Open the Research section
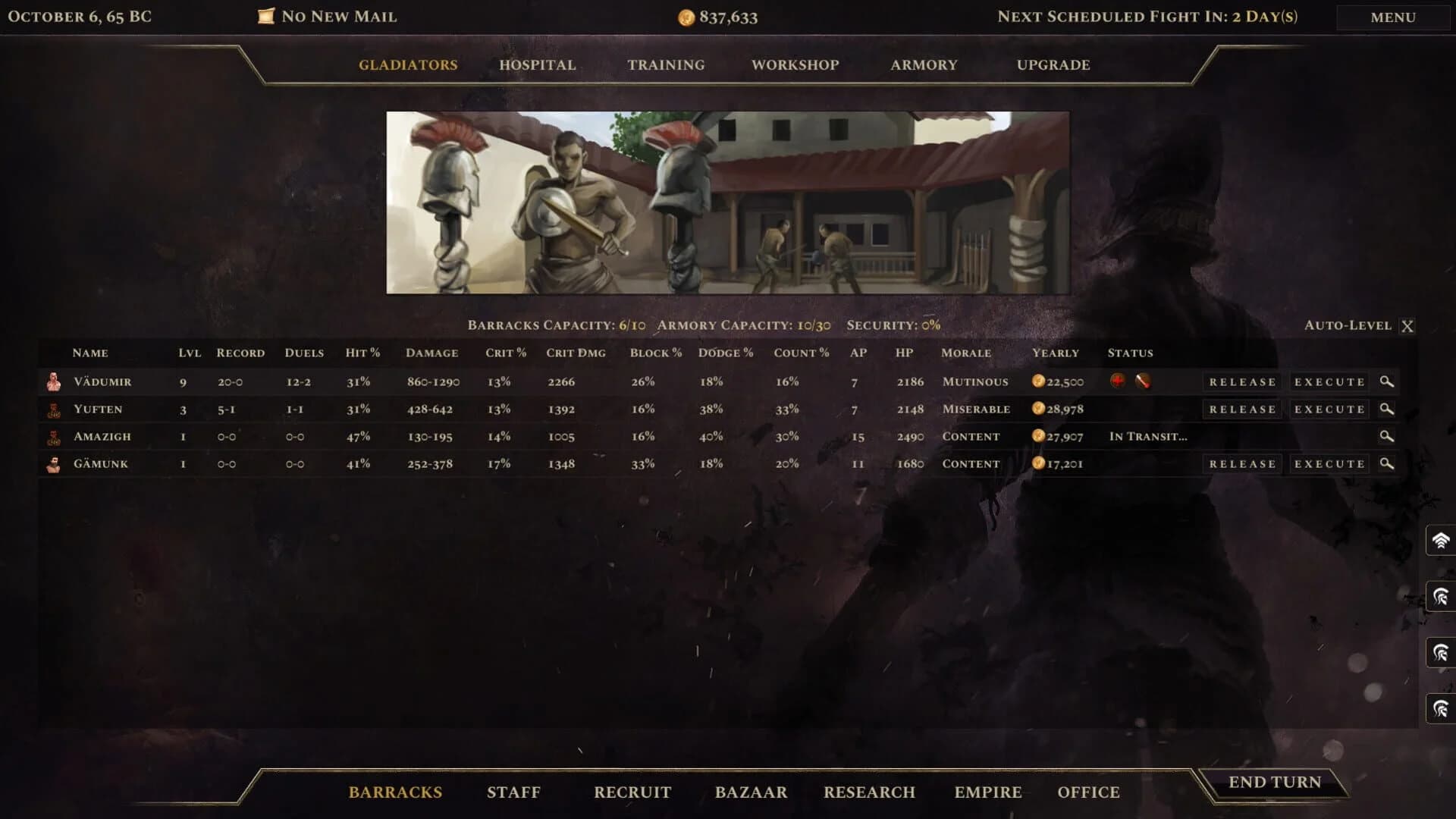The height and width of the screenshot is (819, 1456). (x=869, y=792)
